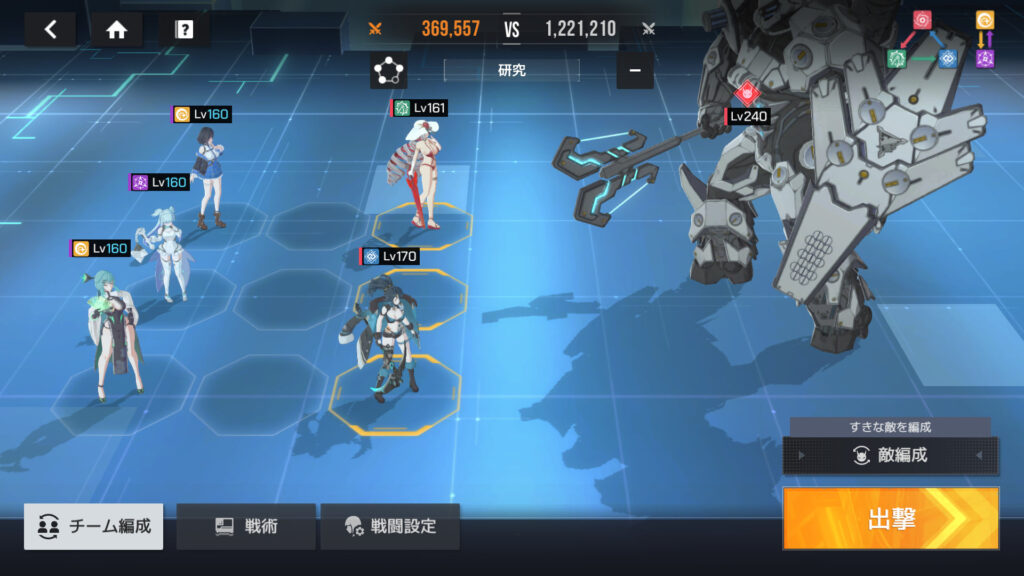
Task: Select the チーム編成 tab
Action: (x=94, y=526)
